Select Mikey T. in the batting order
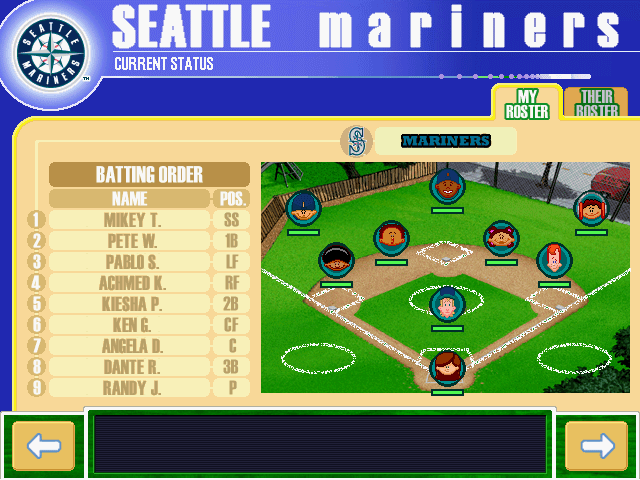The width and height of the screenshot is (640, 480). pyautogui.click(x=130, y=220)
